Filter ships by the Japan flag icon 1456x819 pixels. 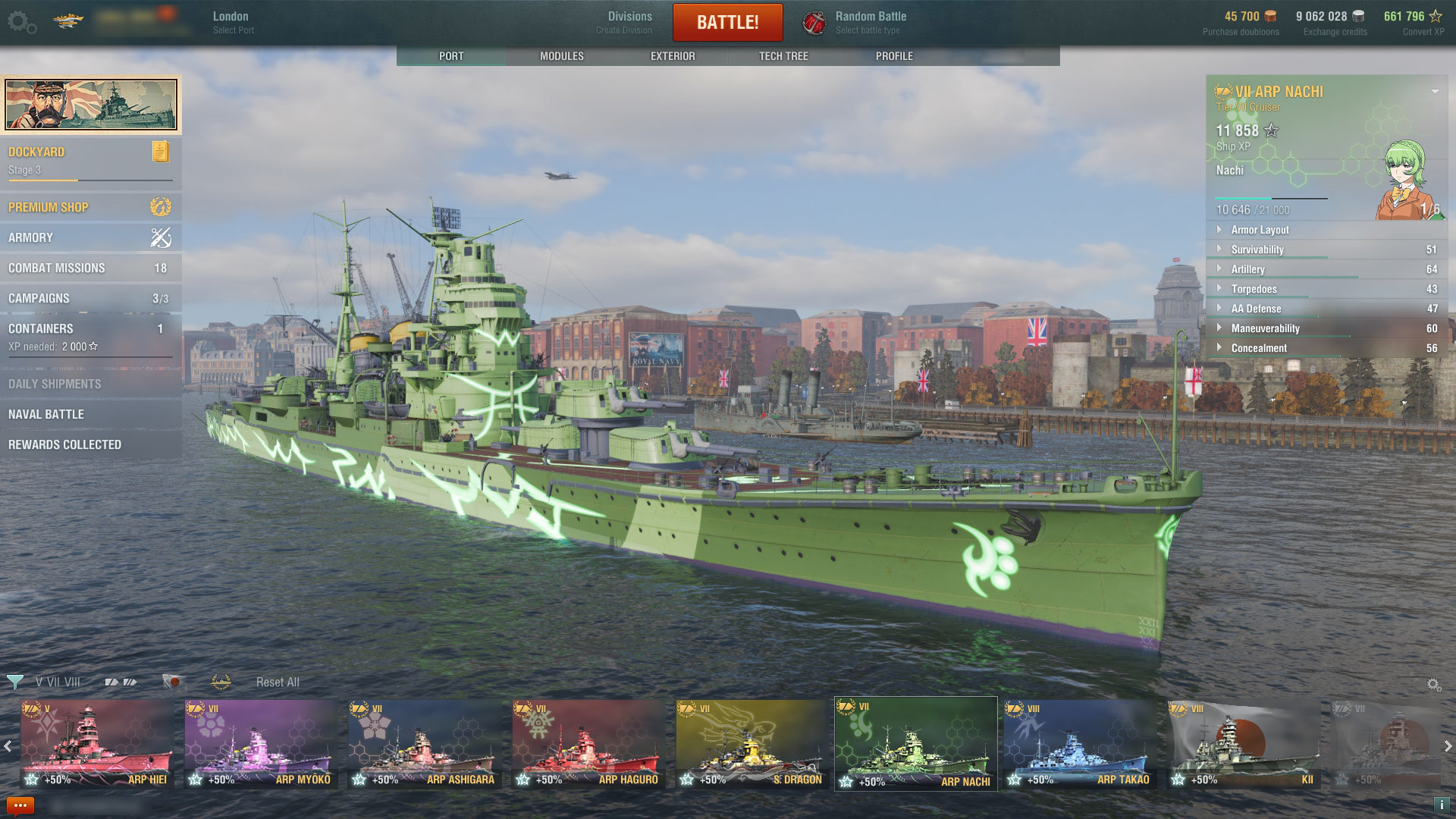point(172,681)
